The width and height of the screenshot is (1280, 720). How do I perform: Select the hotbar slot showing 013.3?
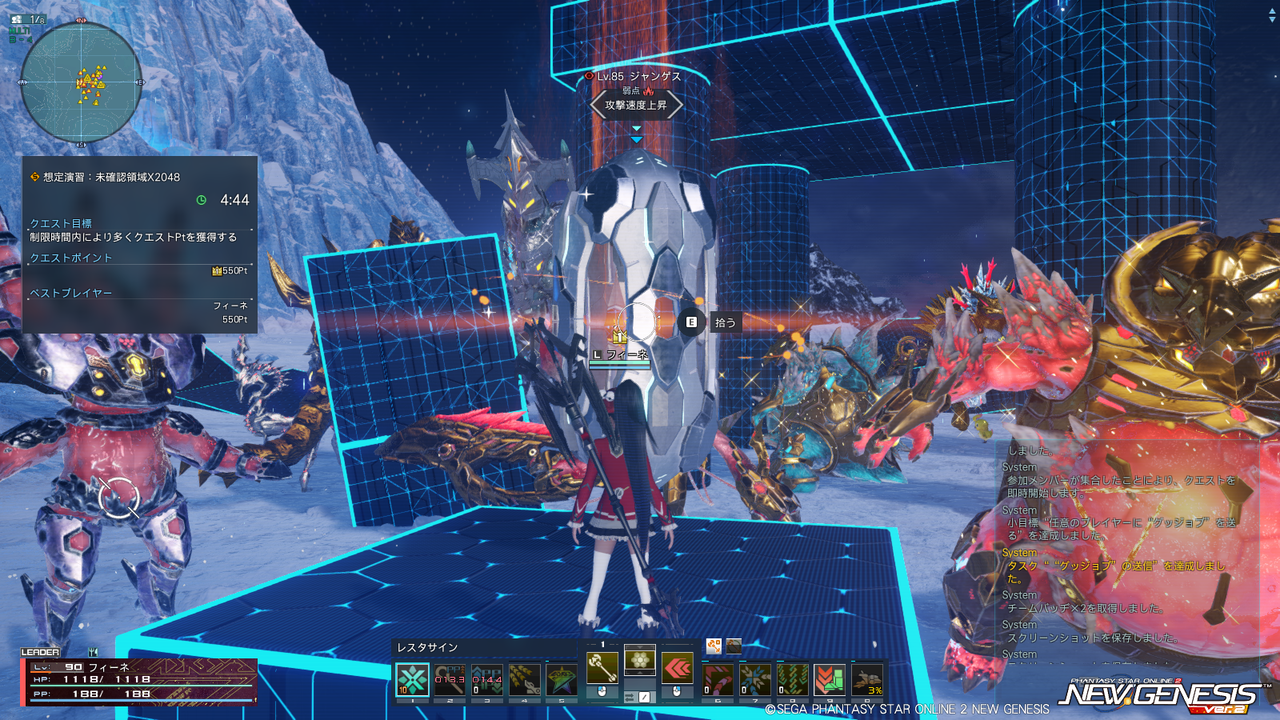click(450, 680)
